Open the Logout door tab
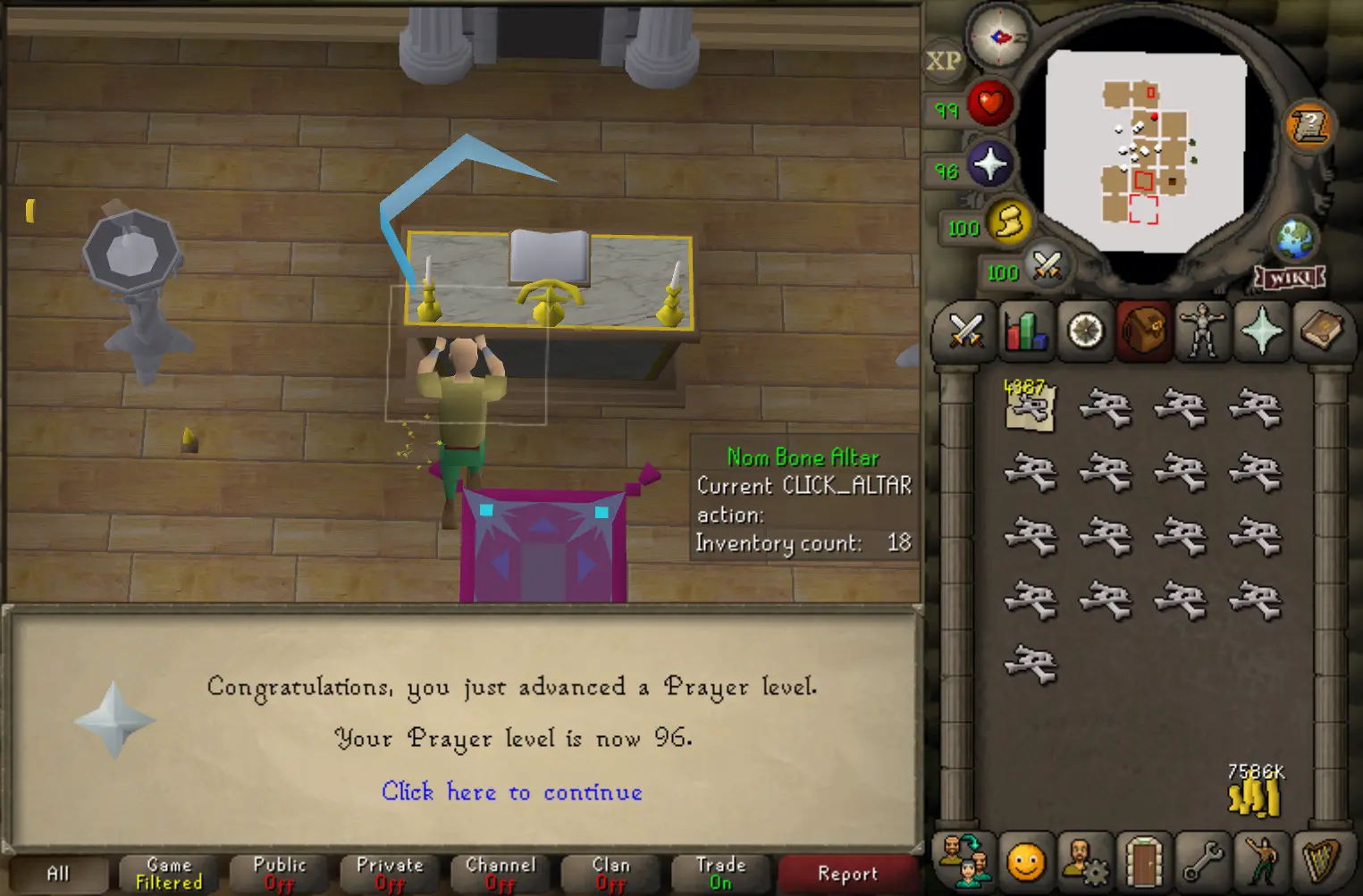1363x896 pixels. click(x=1143, y=860)
